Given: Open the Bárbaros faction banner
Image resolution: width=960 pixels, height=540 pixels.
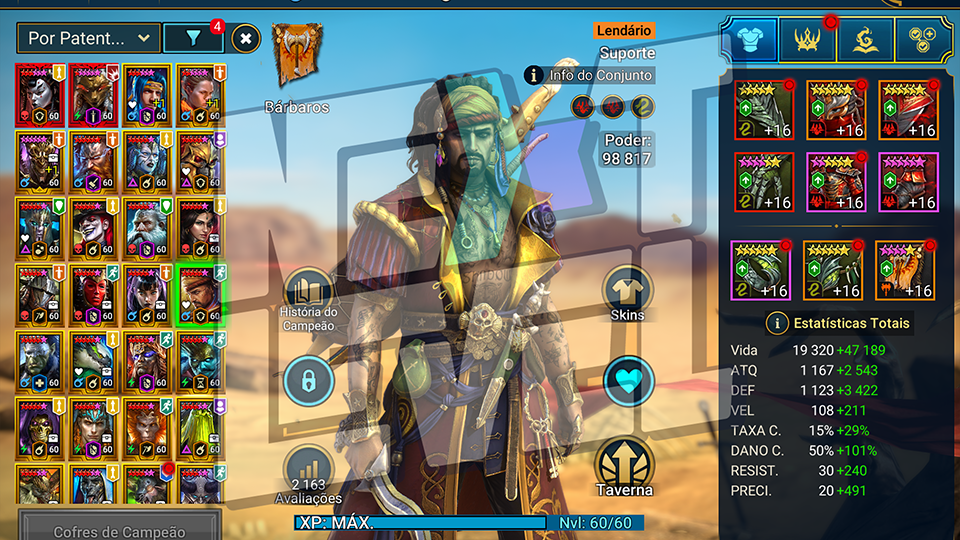Looking at the screenshot, I should (297, 55).
